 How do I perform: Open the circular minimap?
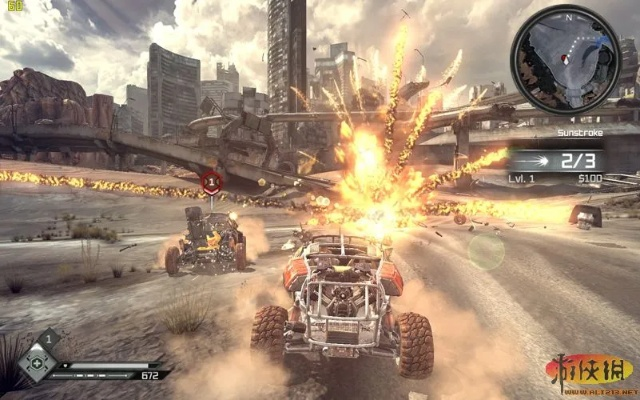[x=565, y=59]
